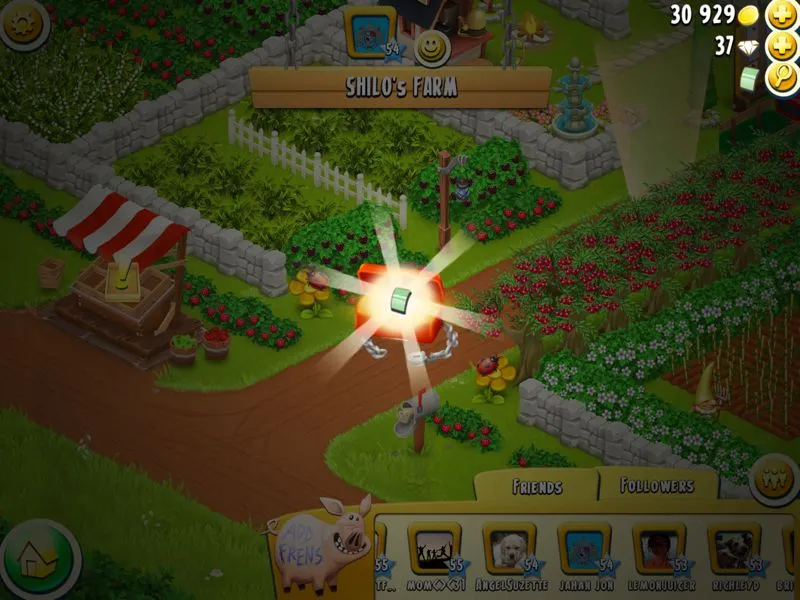Switch to the Friends tab
800x600 pixels.
click(x=536, y=487)
